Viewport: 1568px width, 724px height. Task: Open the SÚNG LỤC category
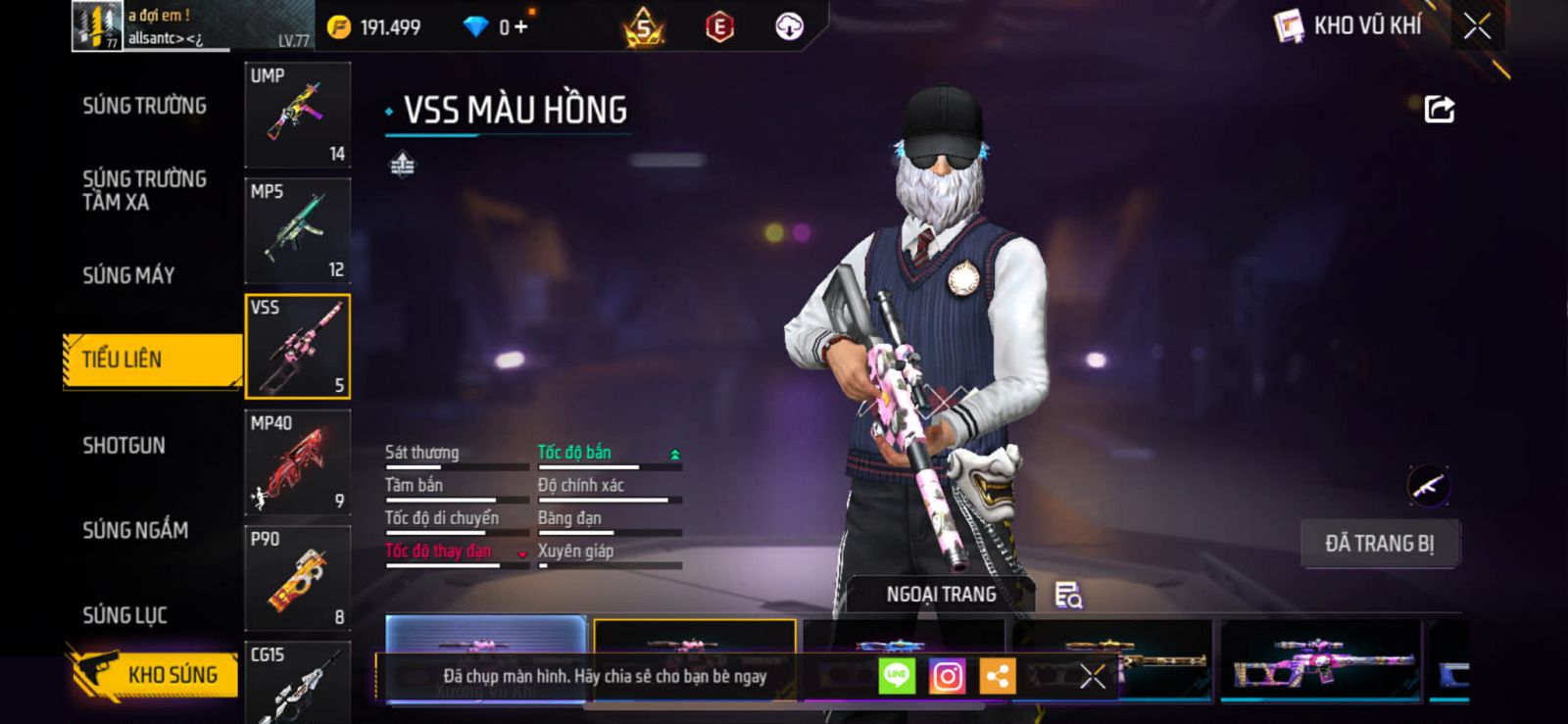[124, 615]
